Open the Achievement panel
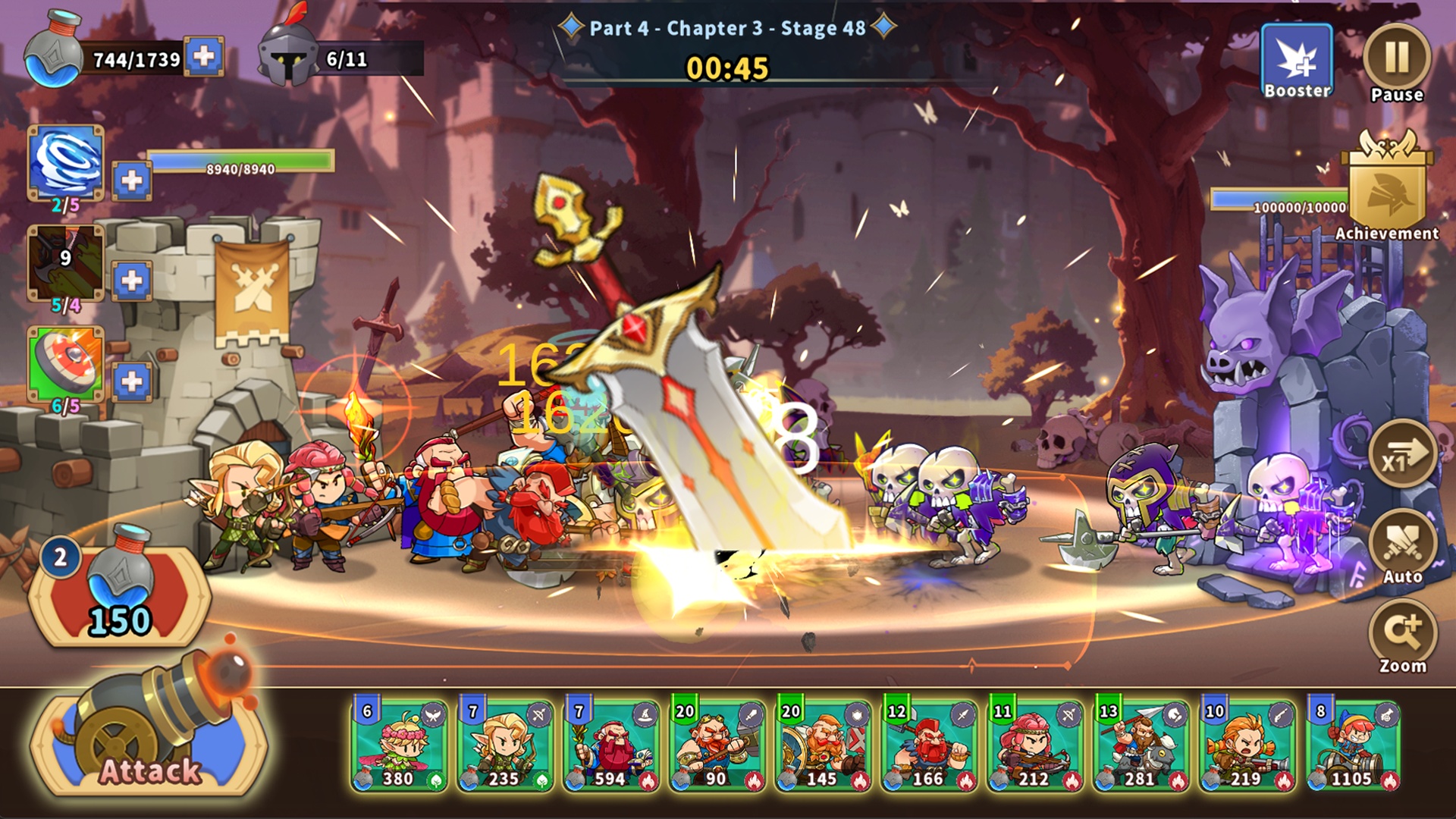 click(1387, 190)
